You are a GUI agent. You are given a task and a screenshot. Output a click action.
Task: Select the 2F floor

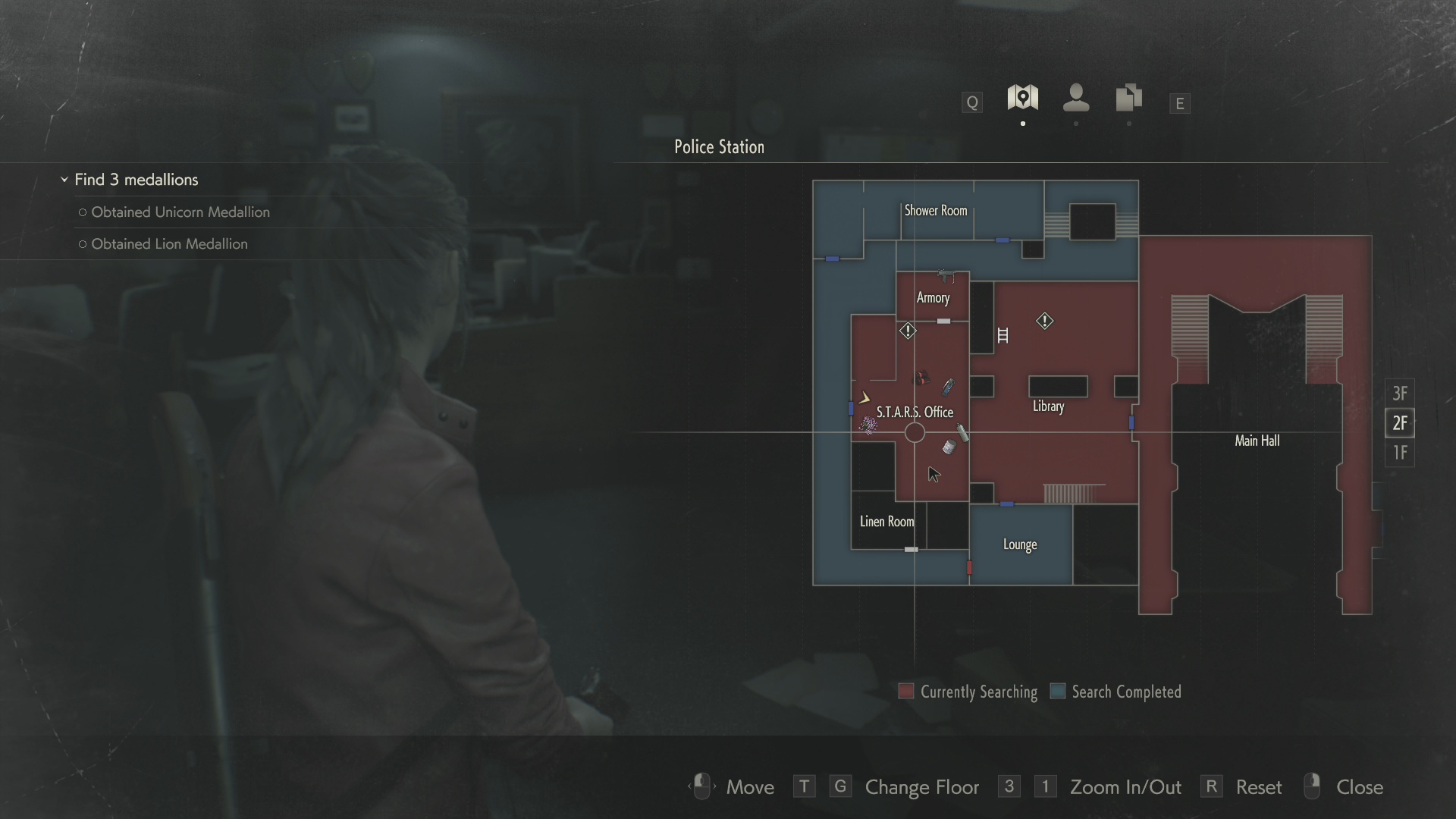[x=1400, y=423]
